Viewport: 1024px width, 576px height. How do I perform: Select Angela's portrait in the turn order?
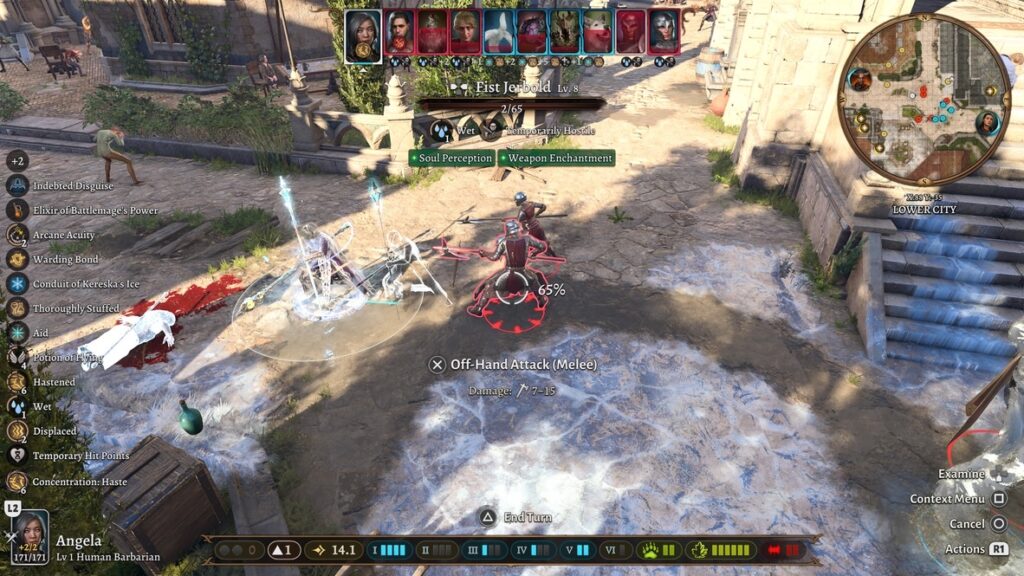363,34
